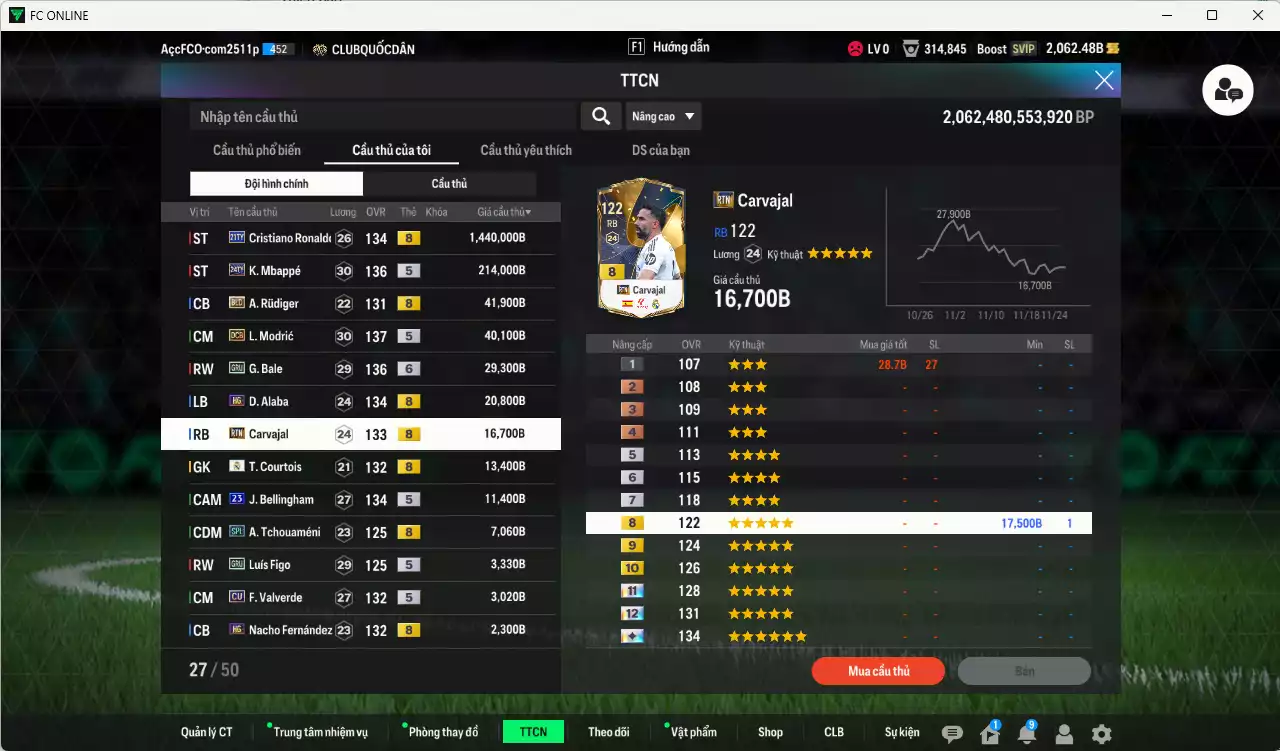The image size is (1280, 751).
Task: Open the Nâng cao dropdown filter
Action: pos(663,116)
